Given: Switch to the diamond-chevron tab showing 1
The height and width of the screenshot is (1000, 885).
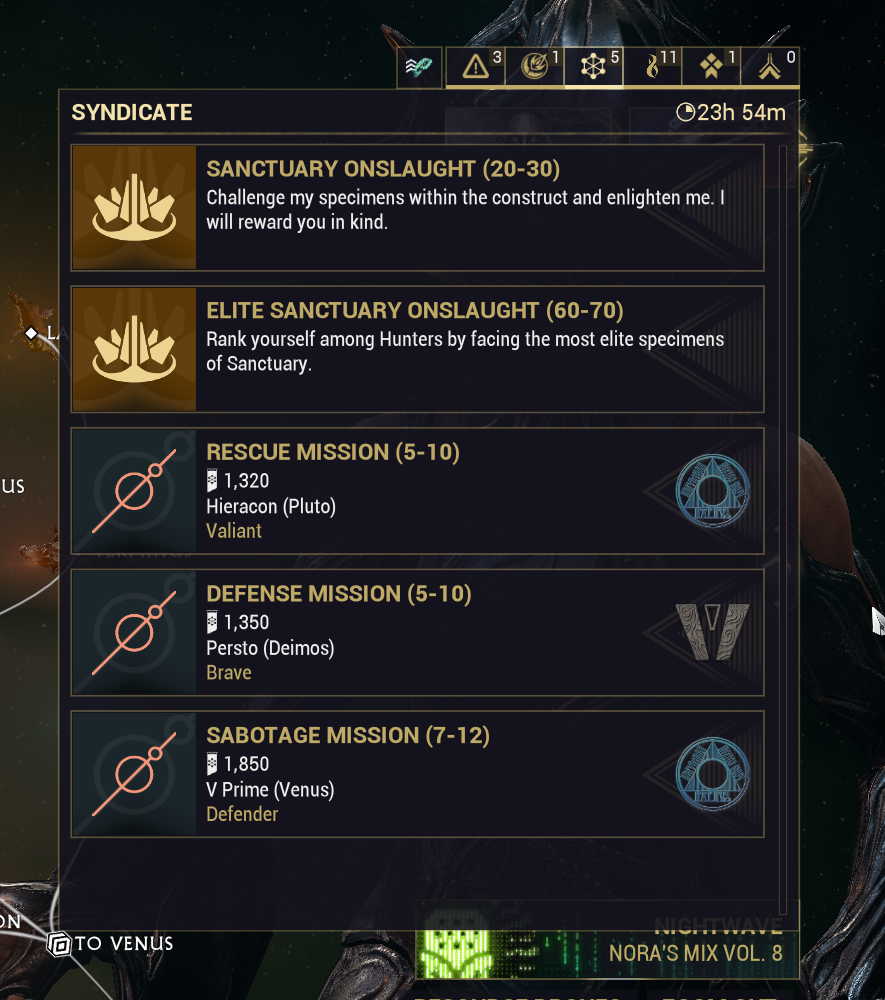Looking at the screenshot, I should [x=711, y=67].
